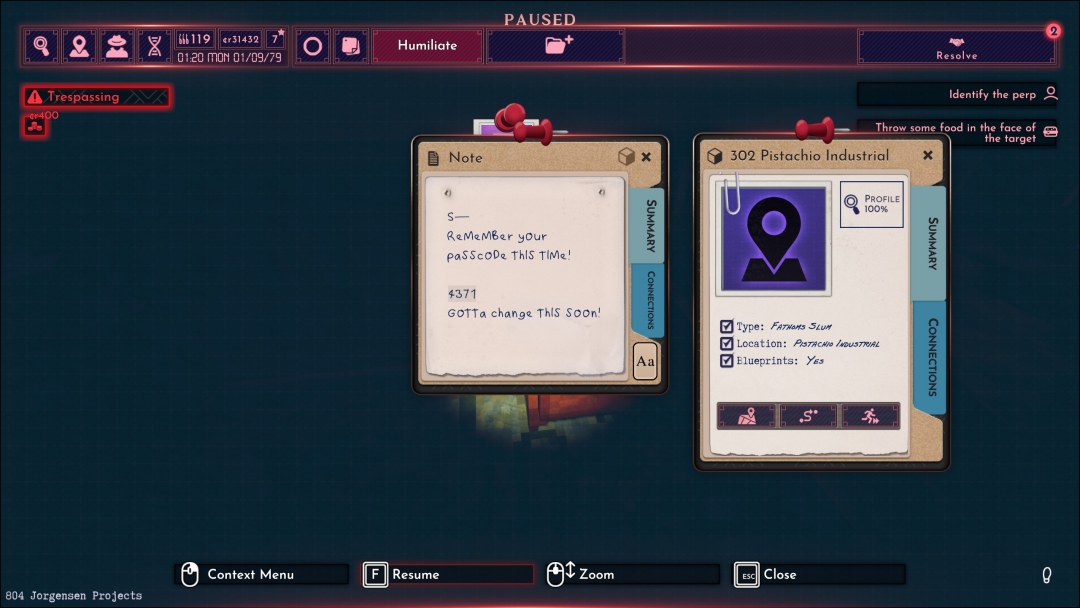Close the 302 Pistachio Industrial window
Viewport: 1080px width, 608px height.
tap(928, 155)
